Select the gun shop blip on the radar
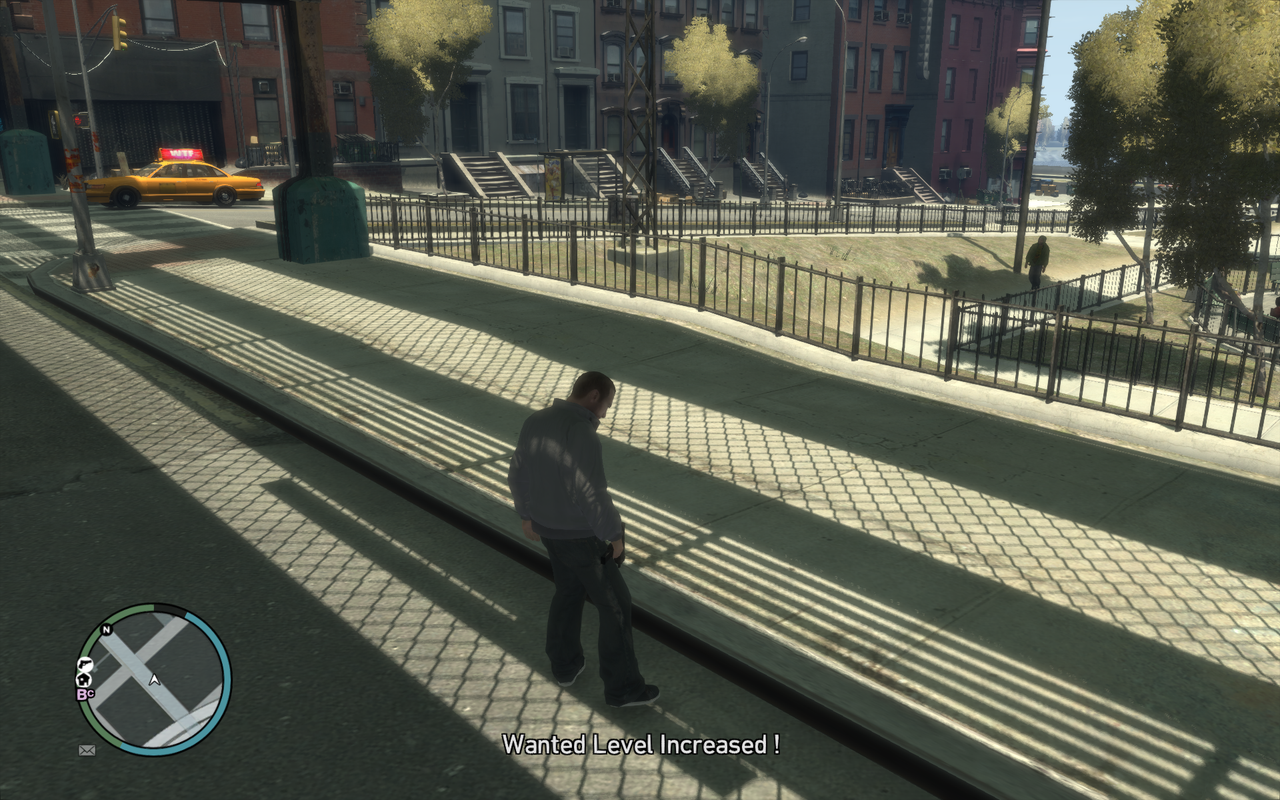 (x=86, y=665)
